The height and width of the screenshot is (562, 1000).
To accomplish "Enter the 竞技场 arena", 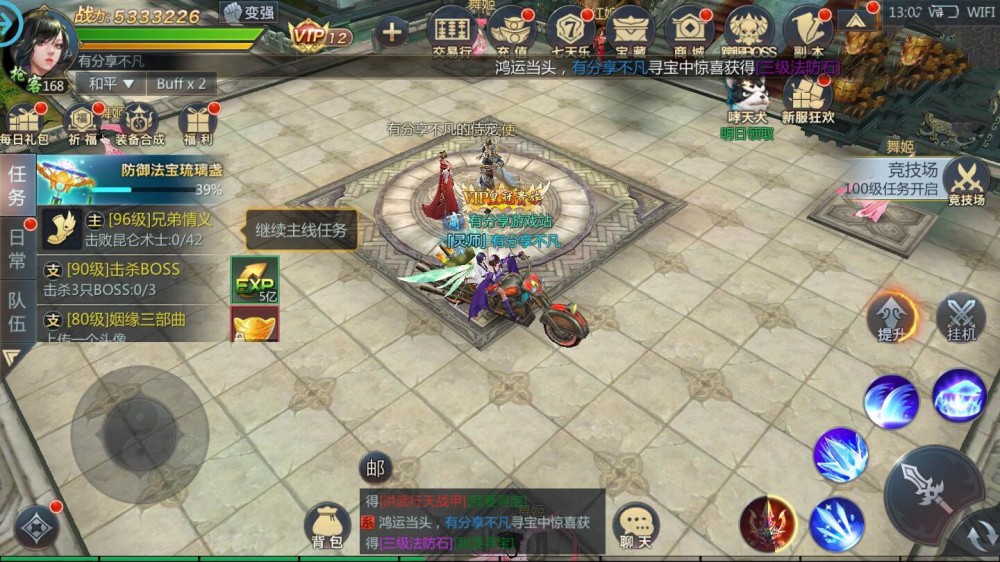I will [x=965, y=181].
